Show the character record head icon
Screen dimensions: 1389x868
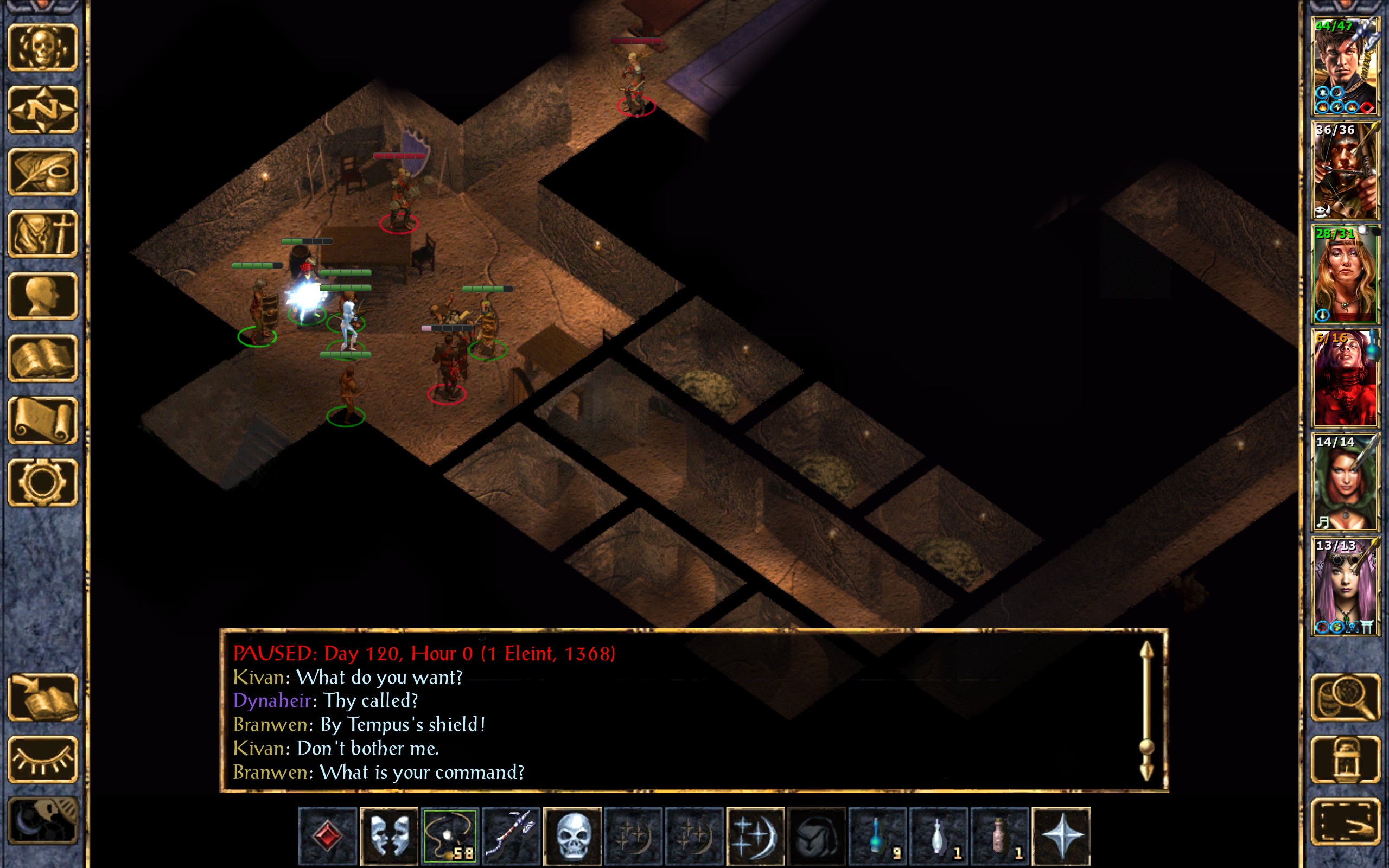pos(43,296)
